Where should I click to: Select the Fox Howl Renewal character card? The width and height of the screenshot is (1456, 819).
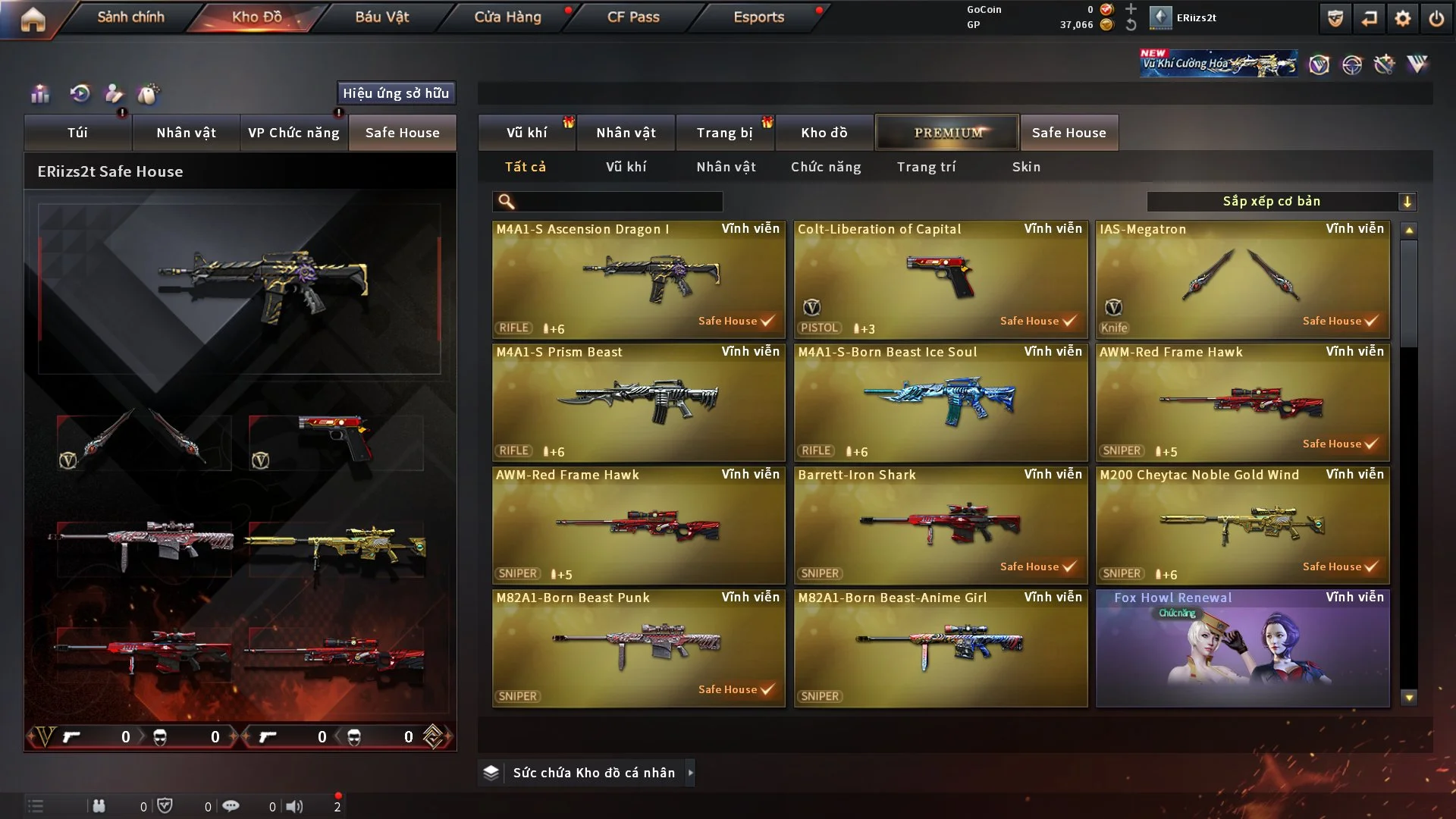pyautogui.click(x=1242, y=648)
